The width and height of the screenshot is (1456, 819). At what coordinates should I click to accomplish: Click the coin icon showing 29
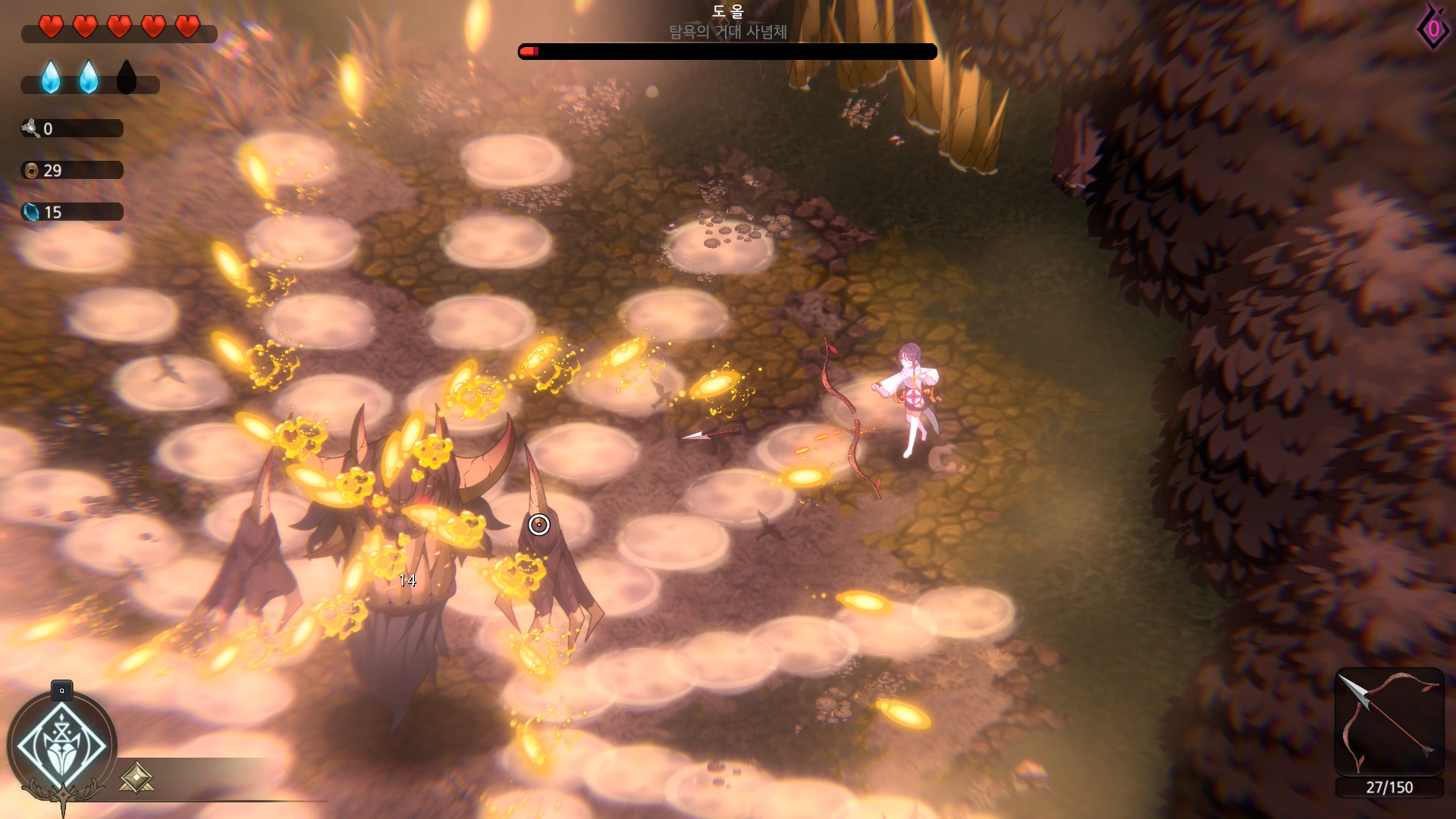(x=31, y=170)
